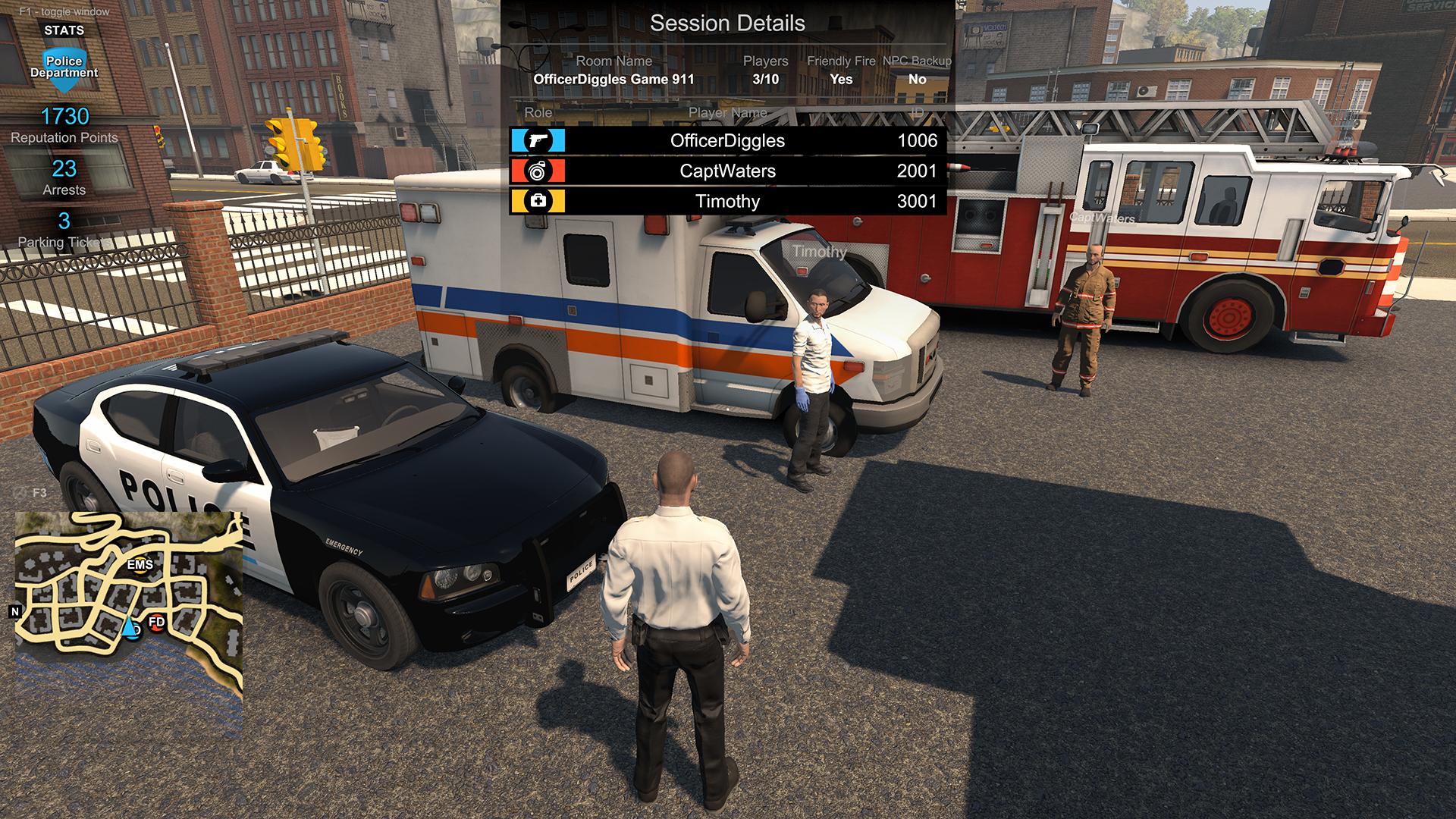The width and height of the screenshot is (1456, 819).
Task: Select the OfficerDiggles player row
Action: point(727,141)
